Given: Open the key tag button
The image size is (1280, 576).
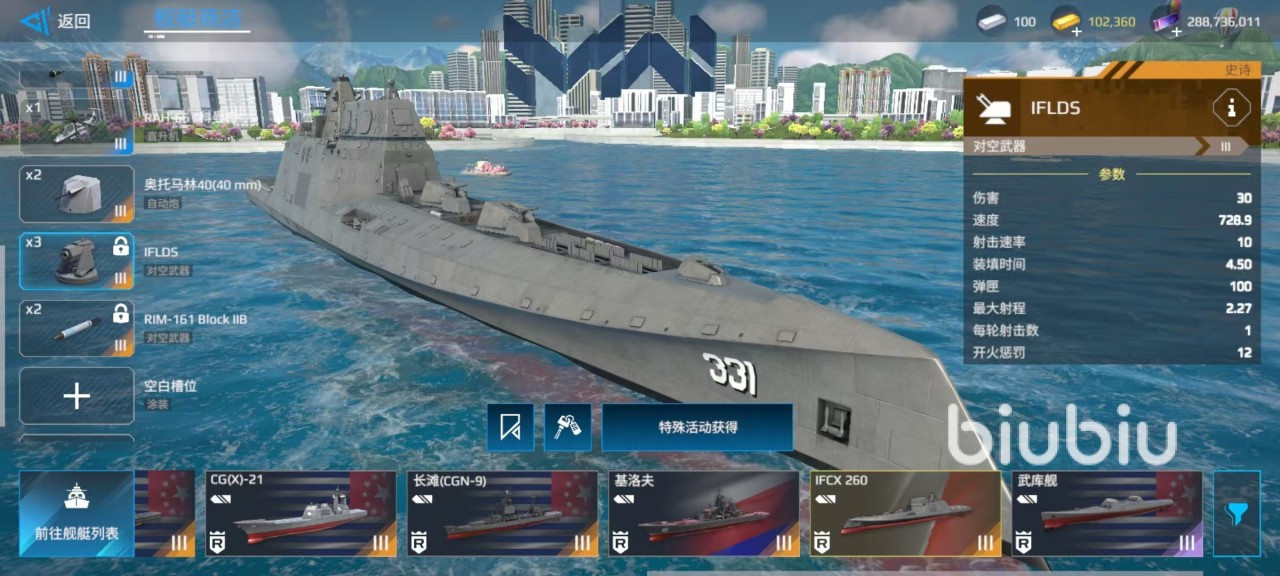Looking at the screenshot, I should (568, 428).
